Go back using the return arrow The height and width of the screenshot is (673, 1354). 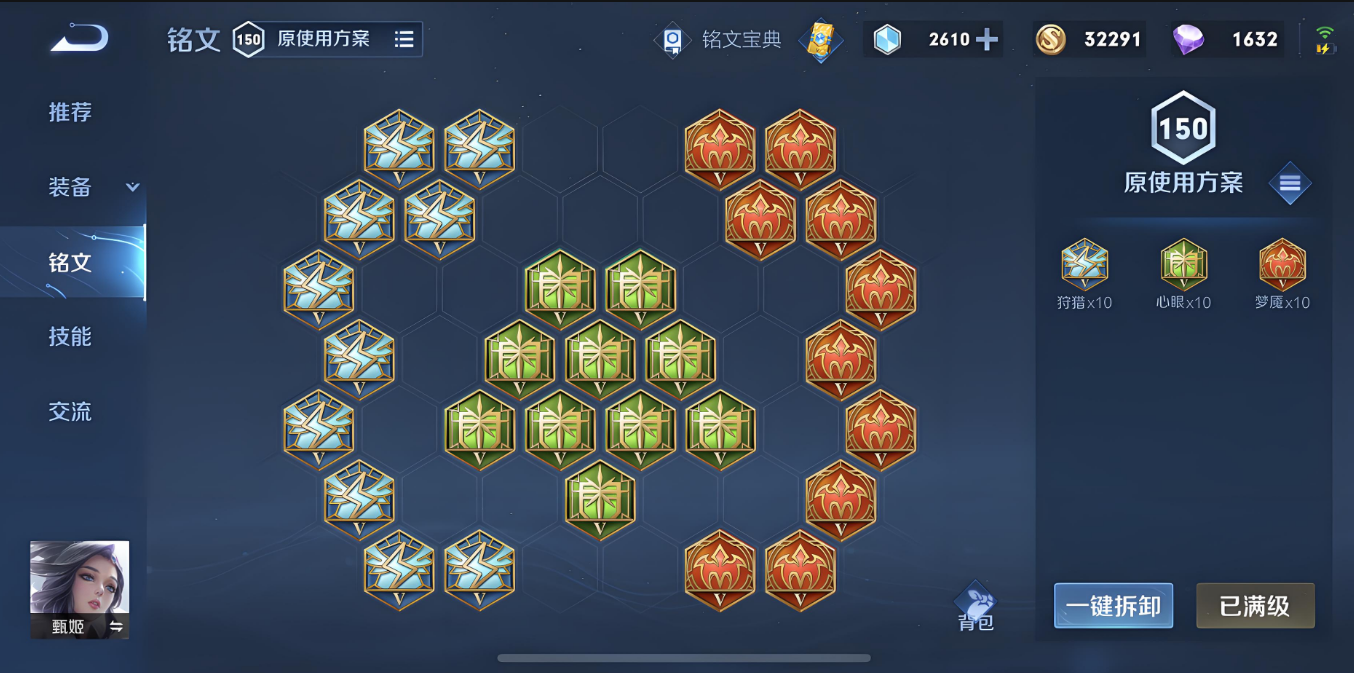79,39
